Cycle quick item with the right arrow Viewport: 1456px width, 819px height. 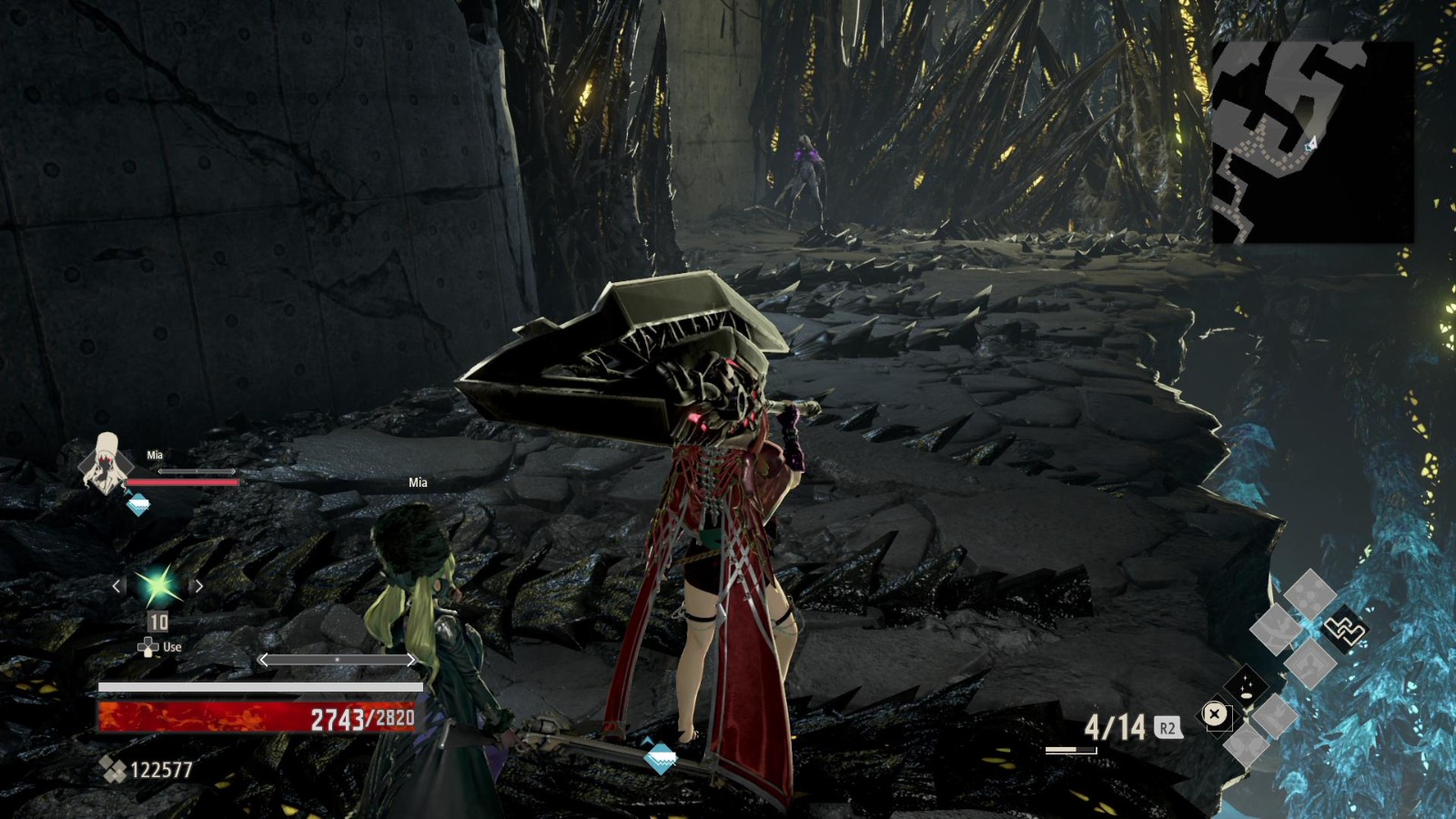click(x=198, y=586)
